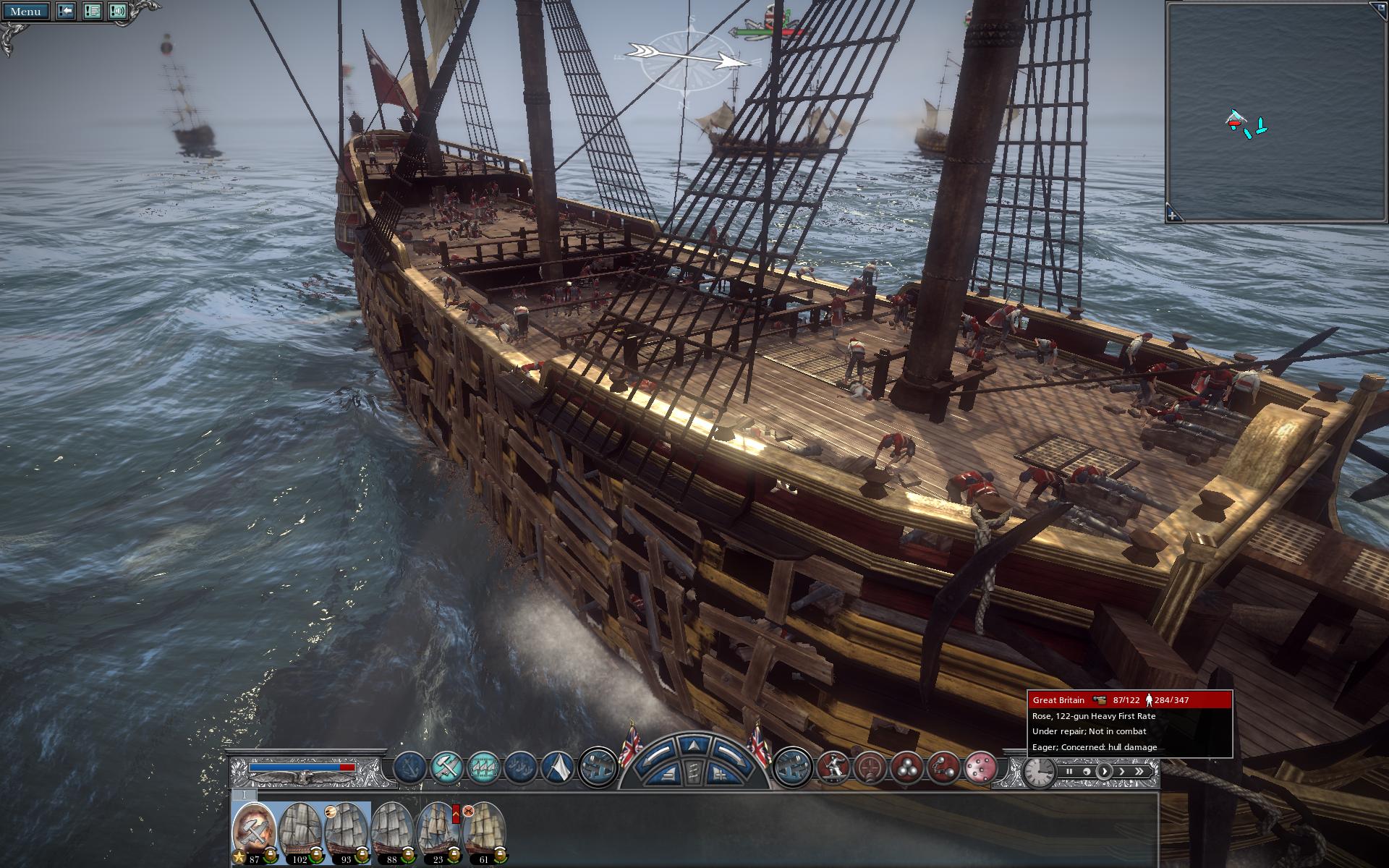Click the battle minimap
Viewport: 1389px width, 868px height.
coord(1276,109)
